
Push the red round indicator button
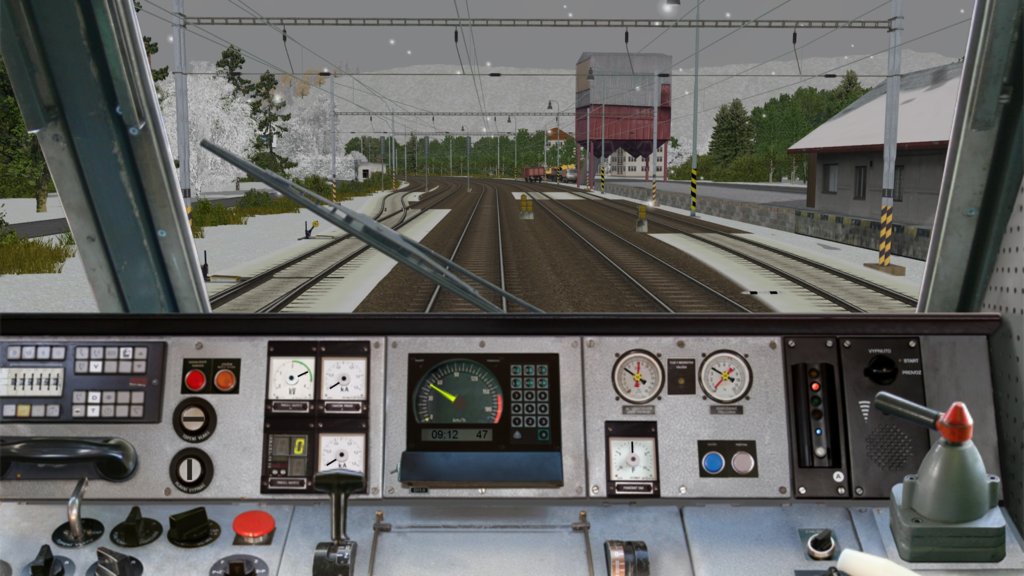click(x=195, y=379)
